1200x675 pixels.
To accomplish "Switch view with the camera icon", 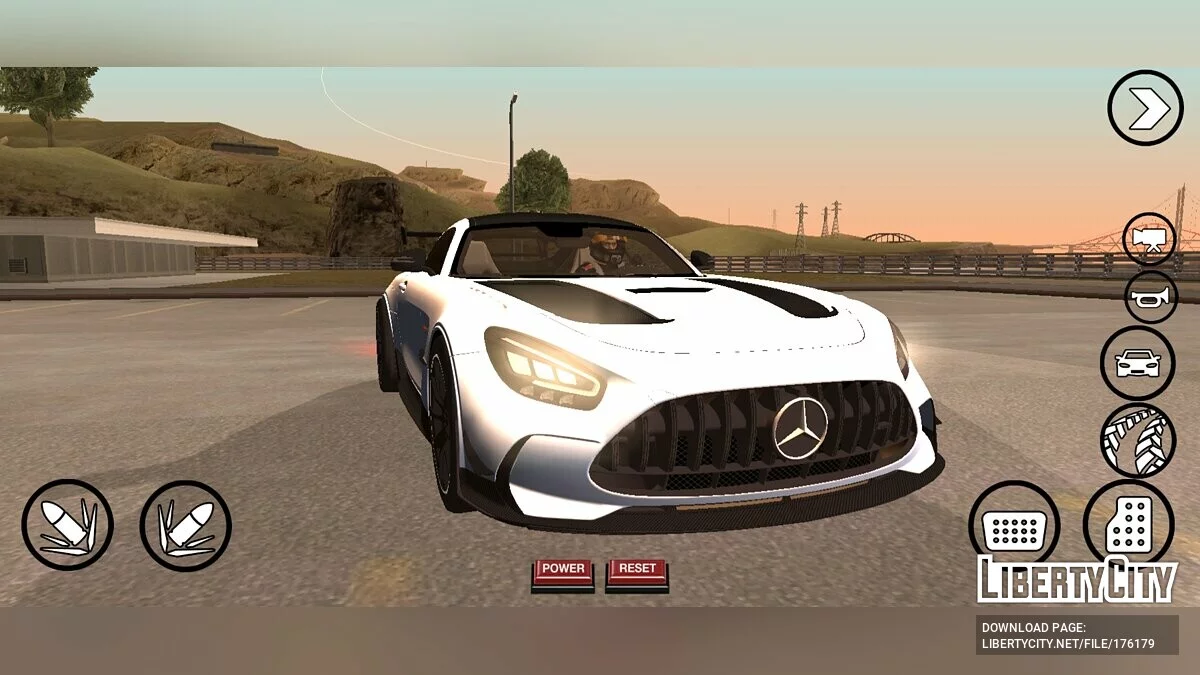I will [x=1150, y=238].
